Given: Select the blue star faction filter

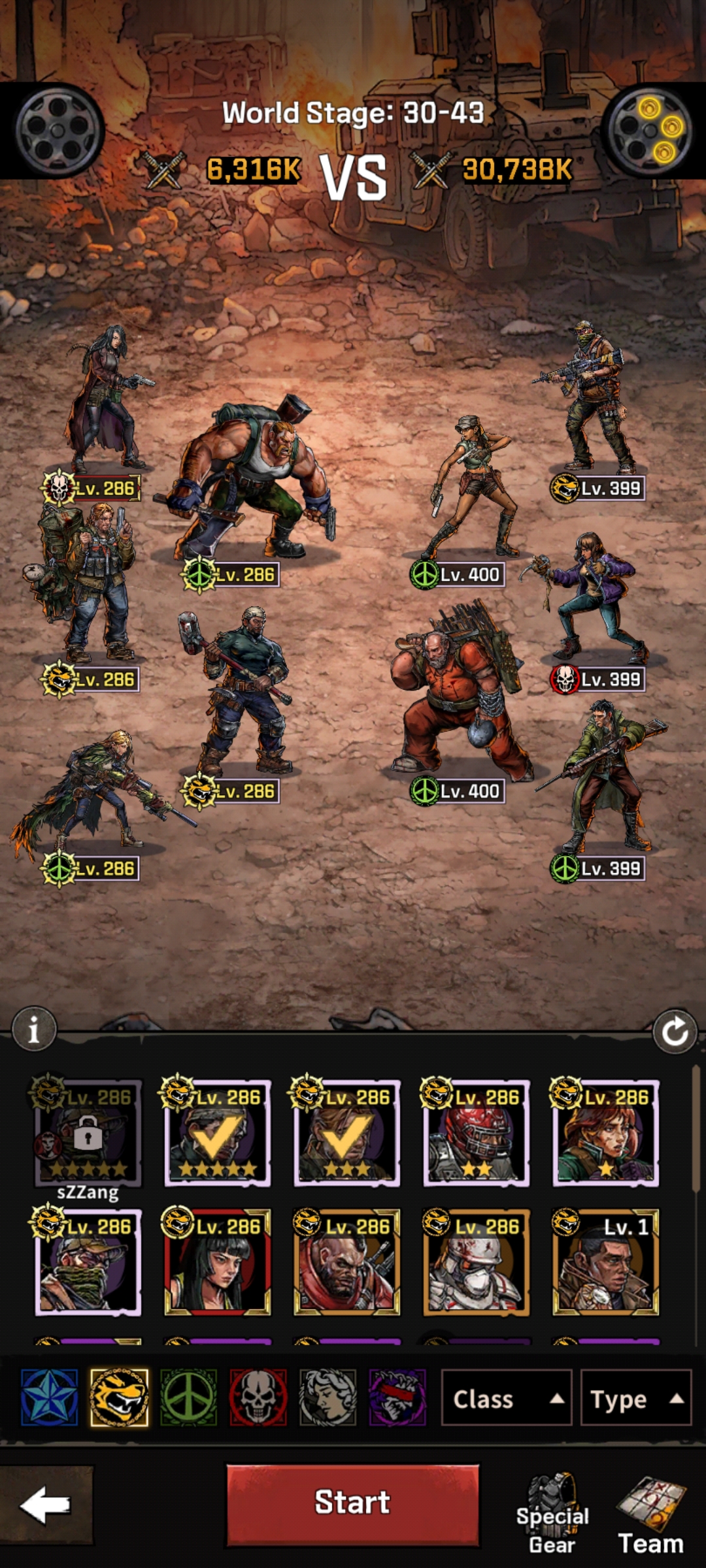Looking at the screenshot, I should (50, 1397).
